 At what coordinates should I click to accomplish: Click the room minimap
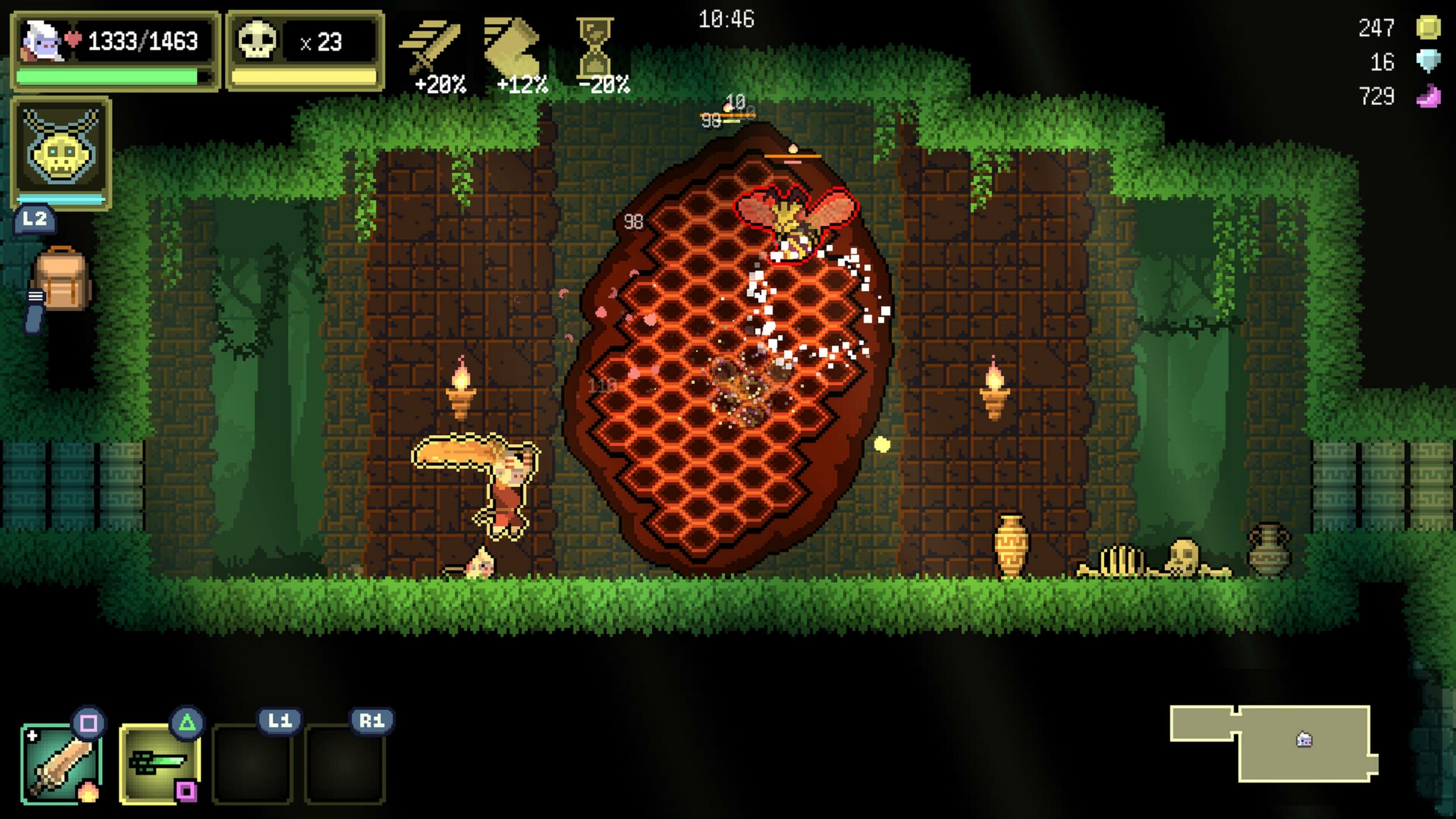[1274, 743]
